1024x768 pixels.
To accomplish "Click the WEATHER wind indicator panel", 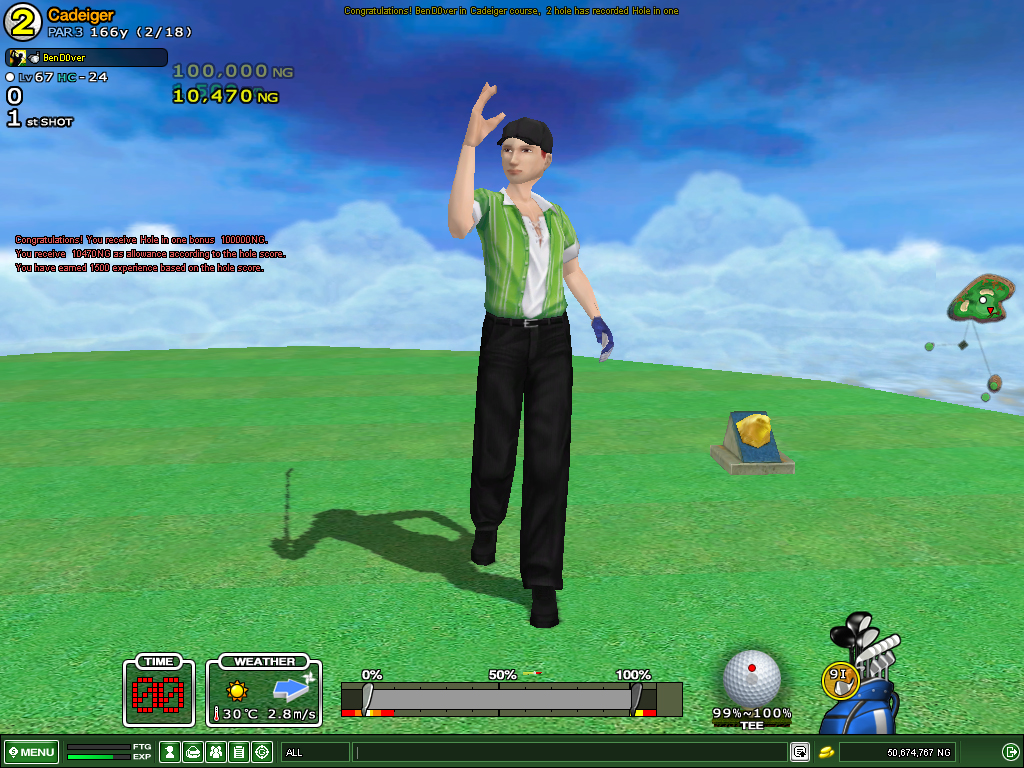I will (x=264, y=691).
